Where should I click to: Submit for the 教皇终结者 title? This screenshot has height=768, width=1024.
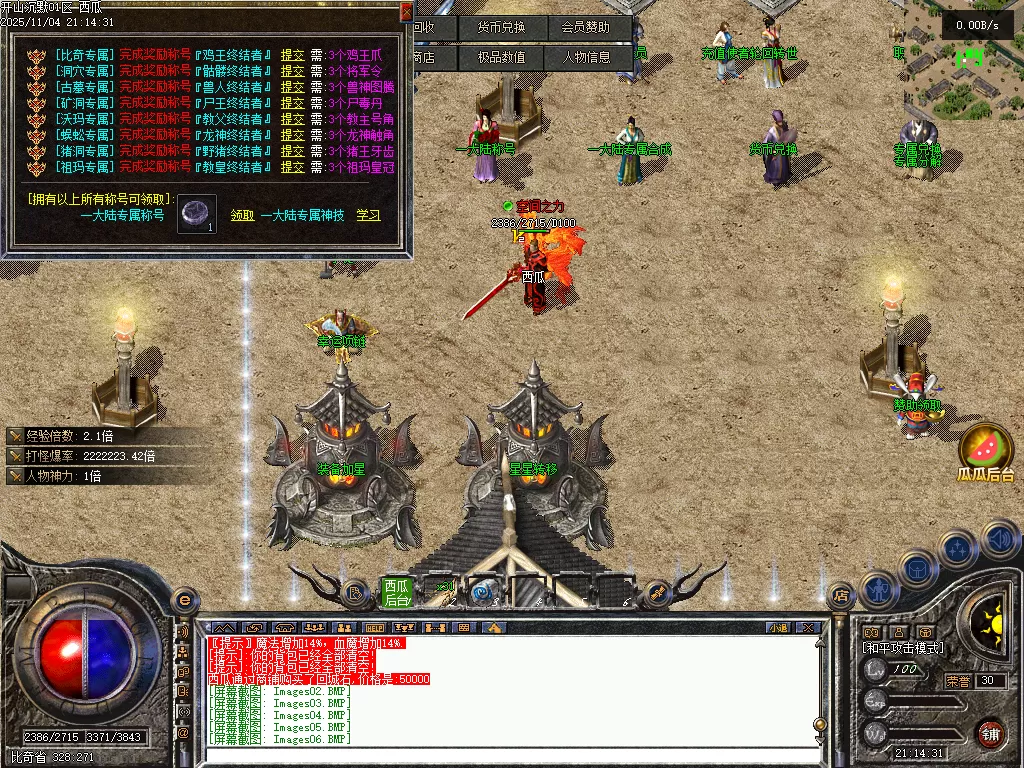(292, 167)
